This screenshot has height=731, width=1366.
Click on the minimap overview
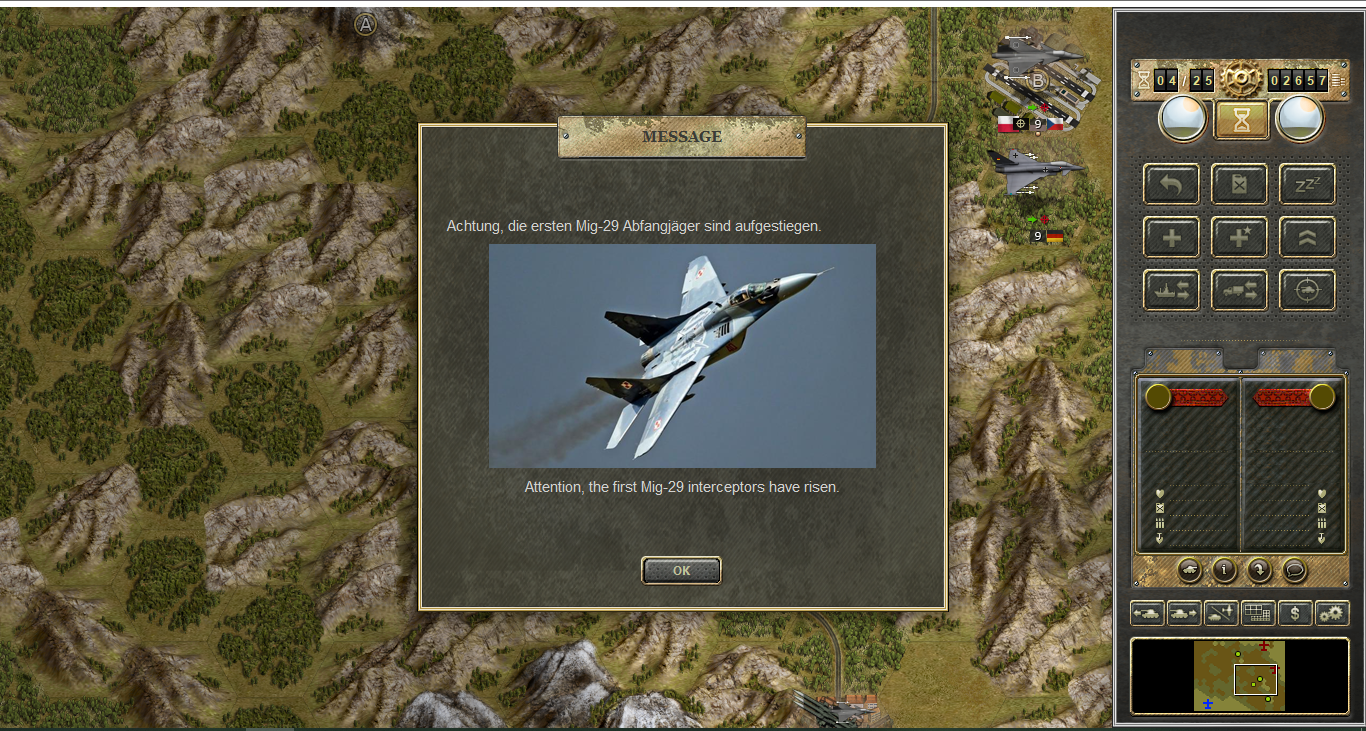point(1239,676)
